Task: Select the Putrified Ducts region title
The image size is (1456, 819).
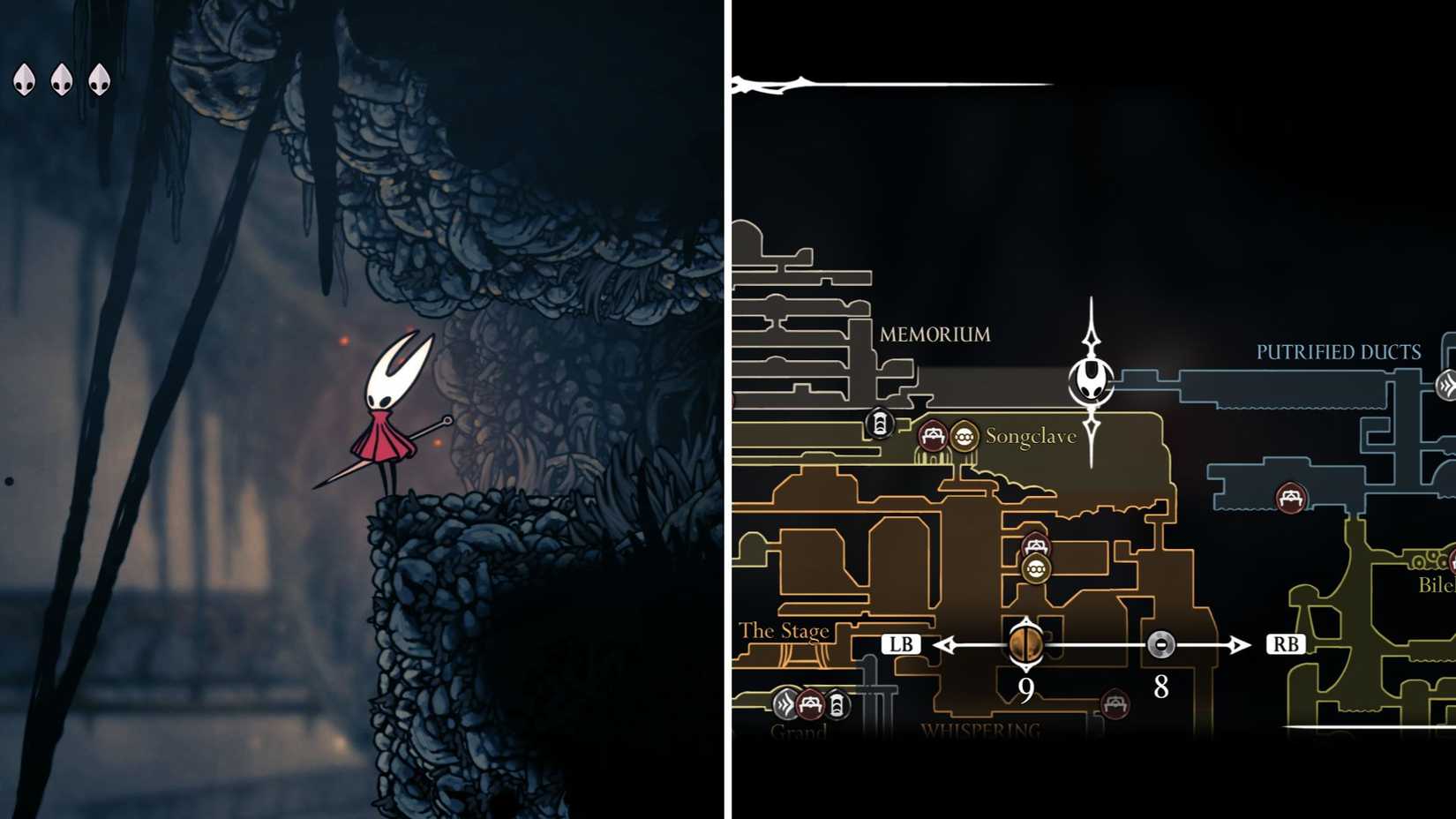Action: coord(1338,351)
